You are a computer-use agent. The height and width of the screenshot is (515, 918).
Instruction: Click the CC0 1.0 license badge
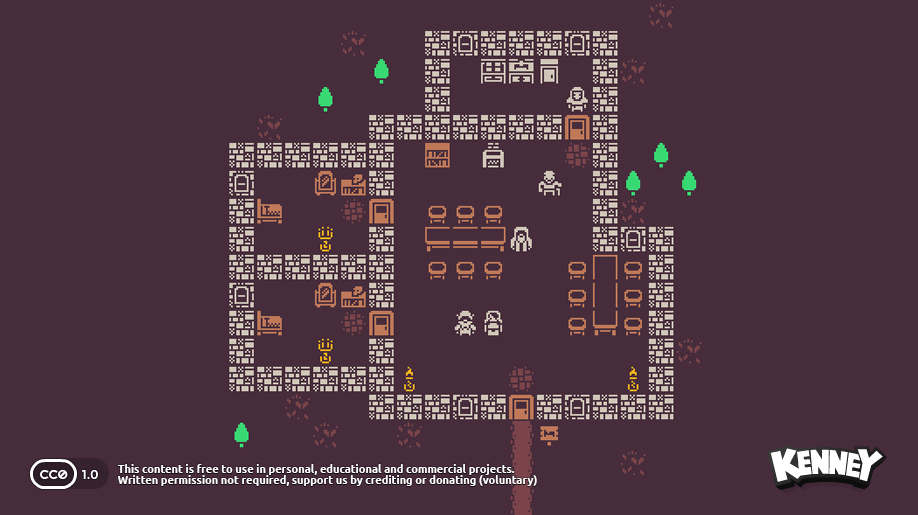[x=68, y=473]
